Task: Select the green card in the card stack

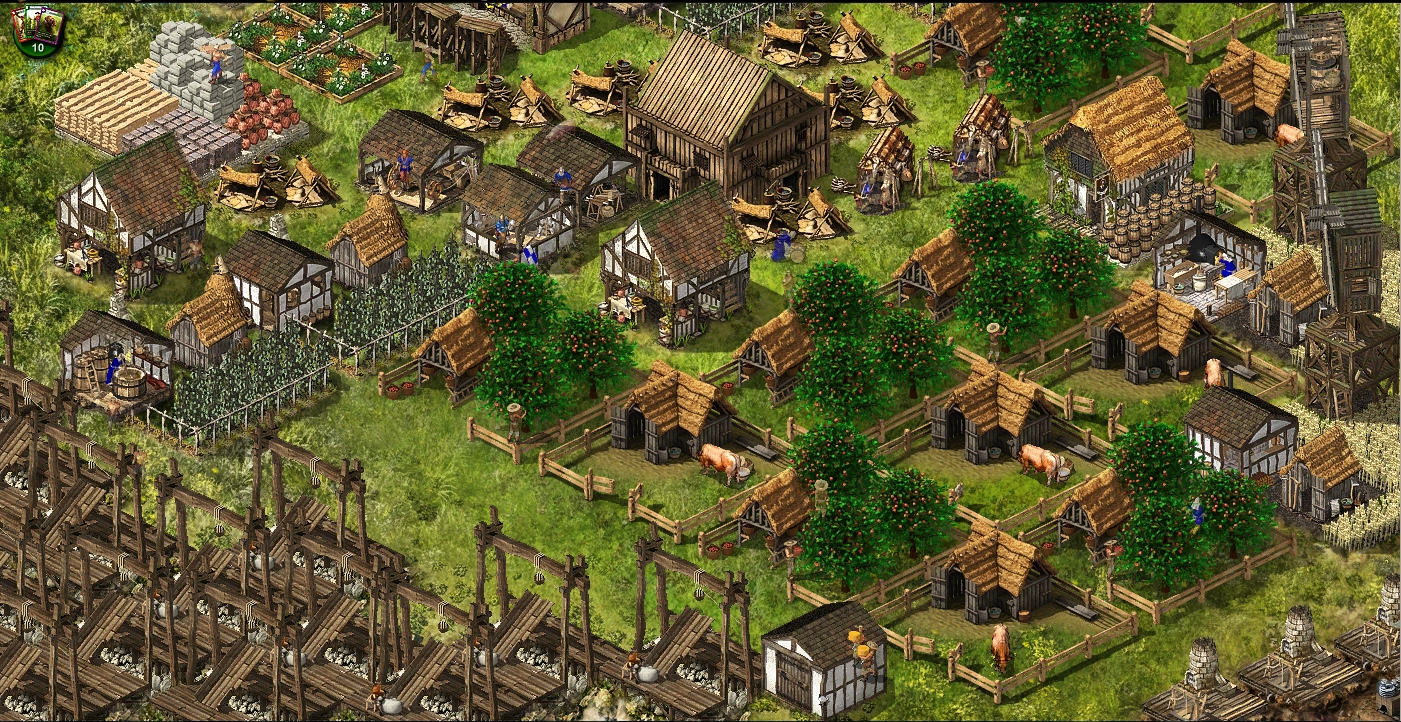Action: [31, 18]
